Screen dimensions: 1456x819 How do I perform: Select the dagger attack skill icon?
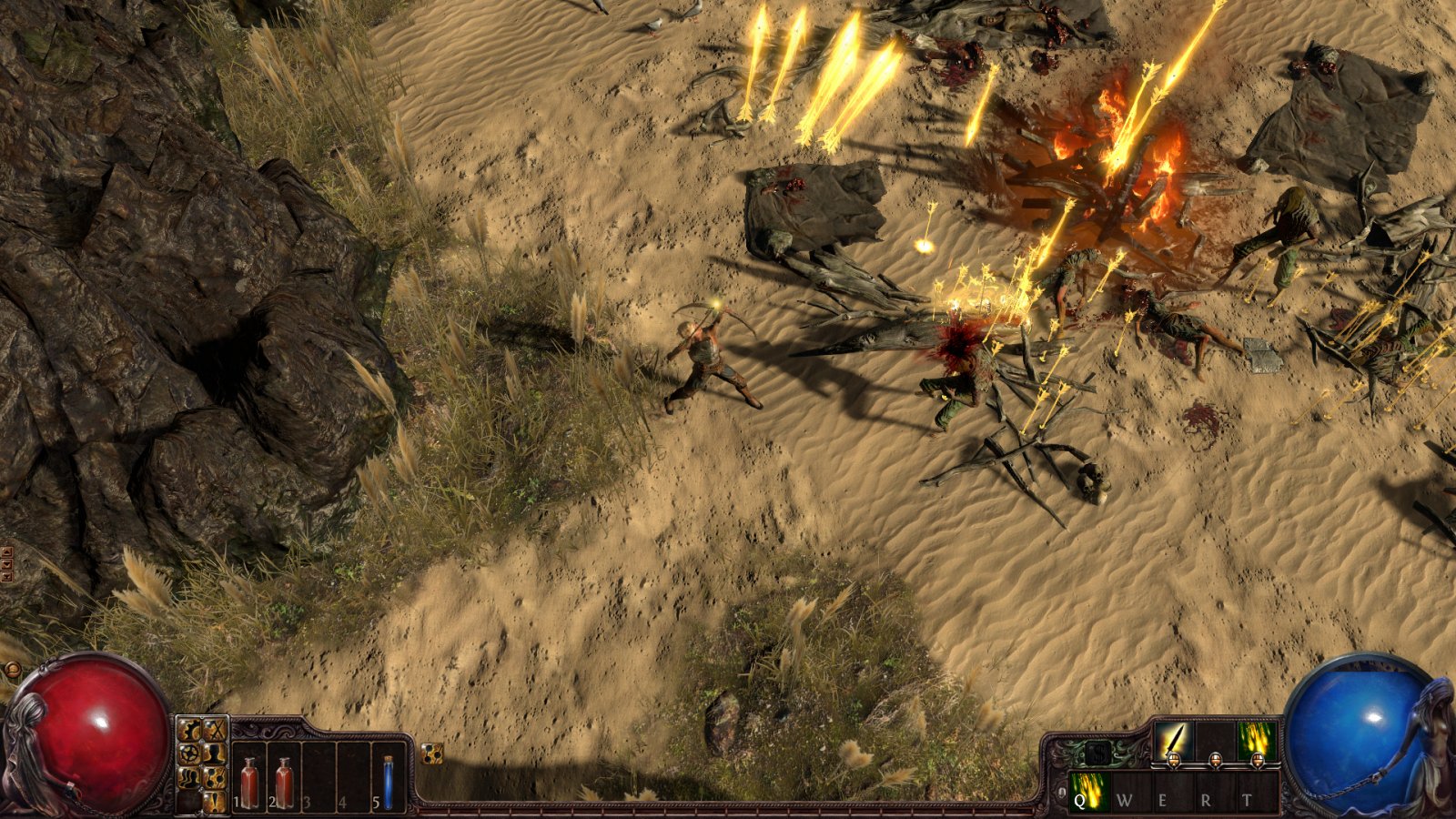tap(1175, 738)
